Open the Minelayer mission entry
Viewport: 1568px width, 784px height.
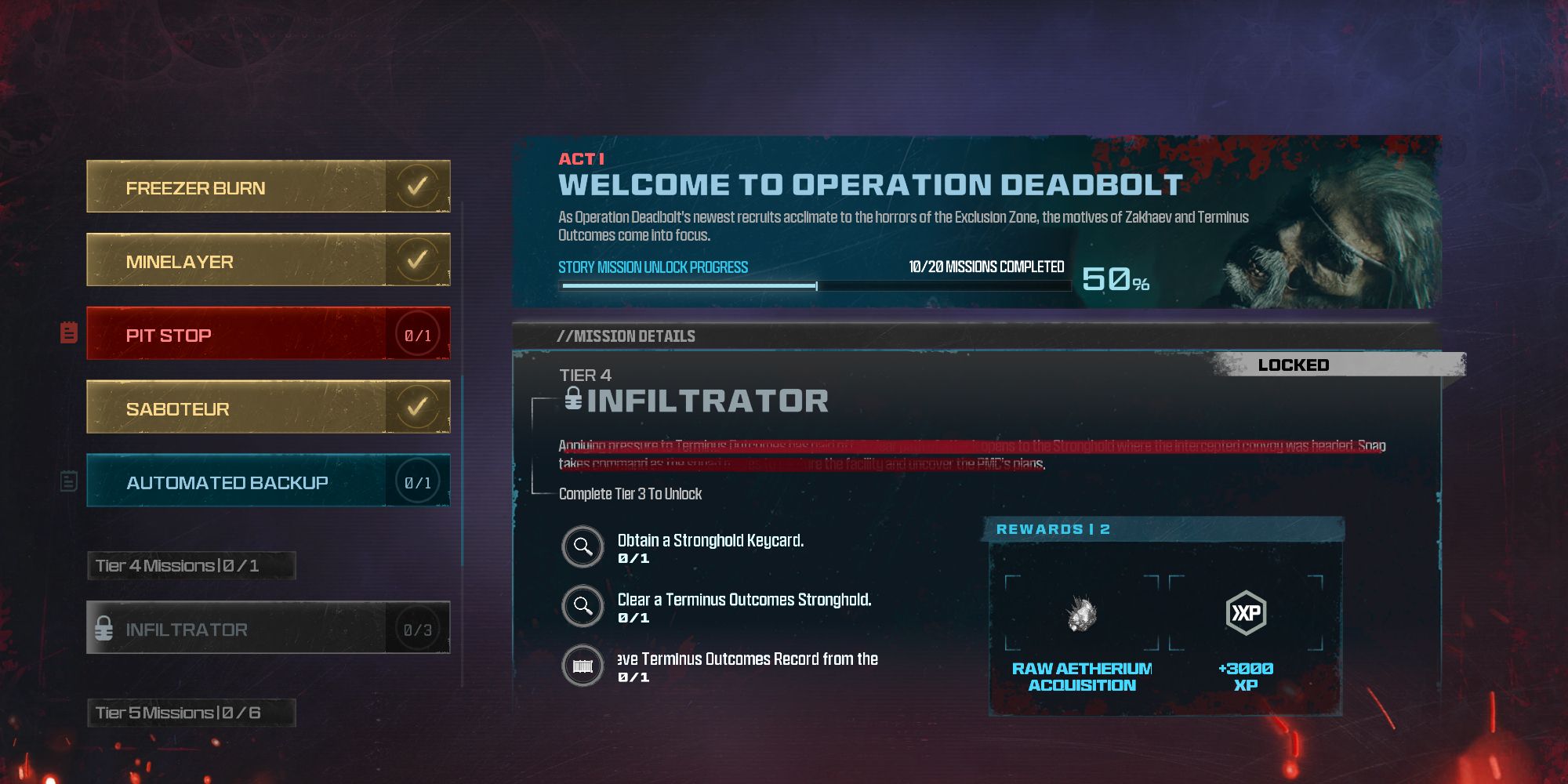click(268, 260)
